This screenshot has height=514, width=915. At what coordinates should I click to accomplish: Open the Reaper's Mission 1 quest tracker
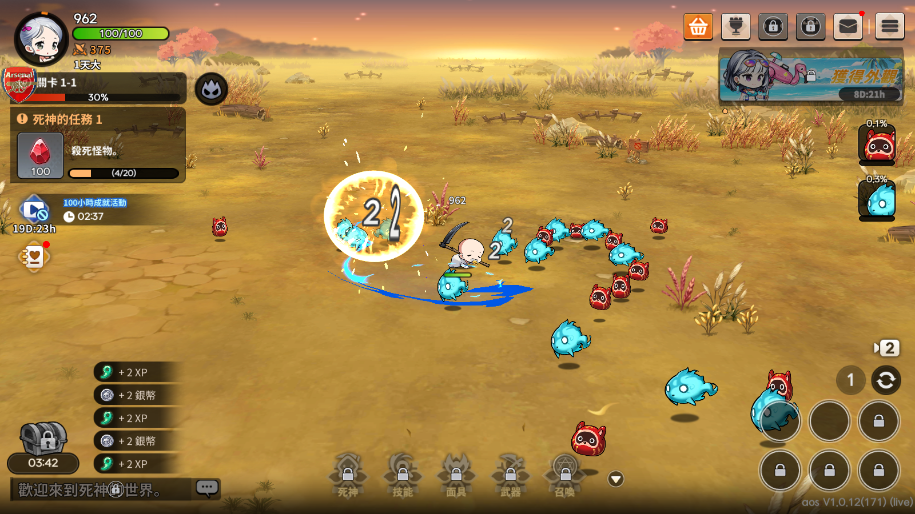[x=98, y=145]
